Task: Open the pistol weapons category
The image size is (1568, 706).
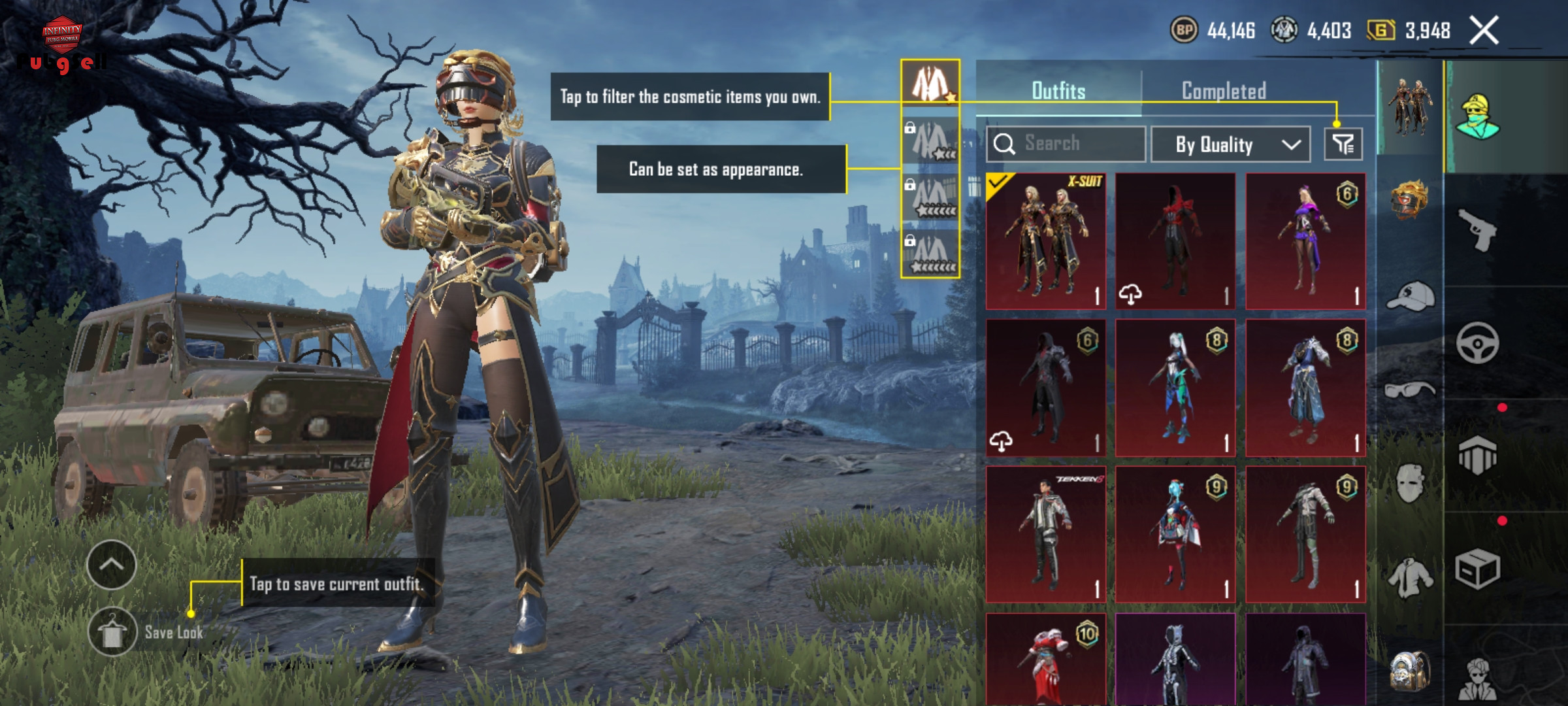Action: pyautogui.click(x=1478, y=229)
